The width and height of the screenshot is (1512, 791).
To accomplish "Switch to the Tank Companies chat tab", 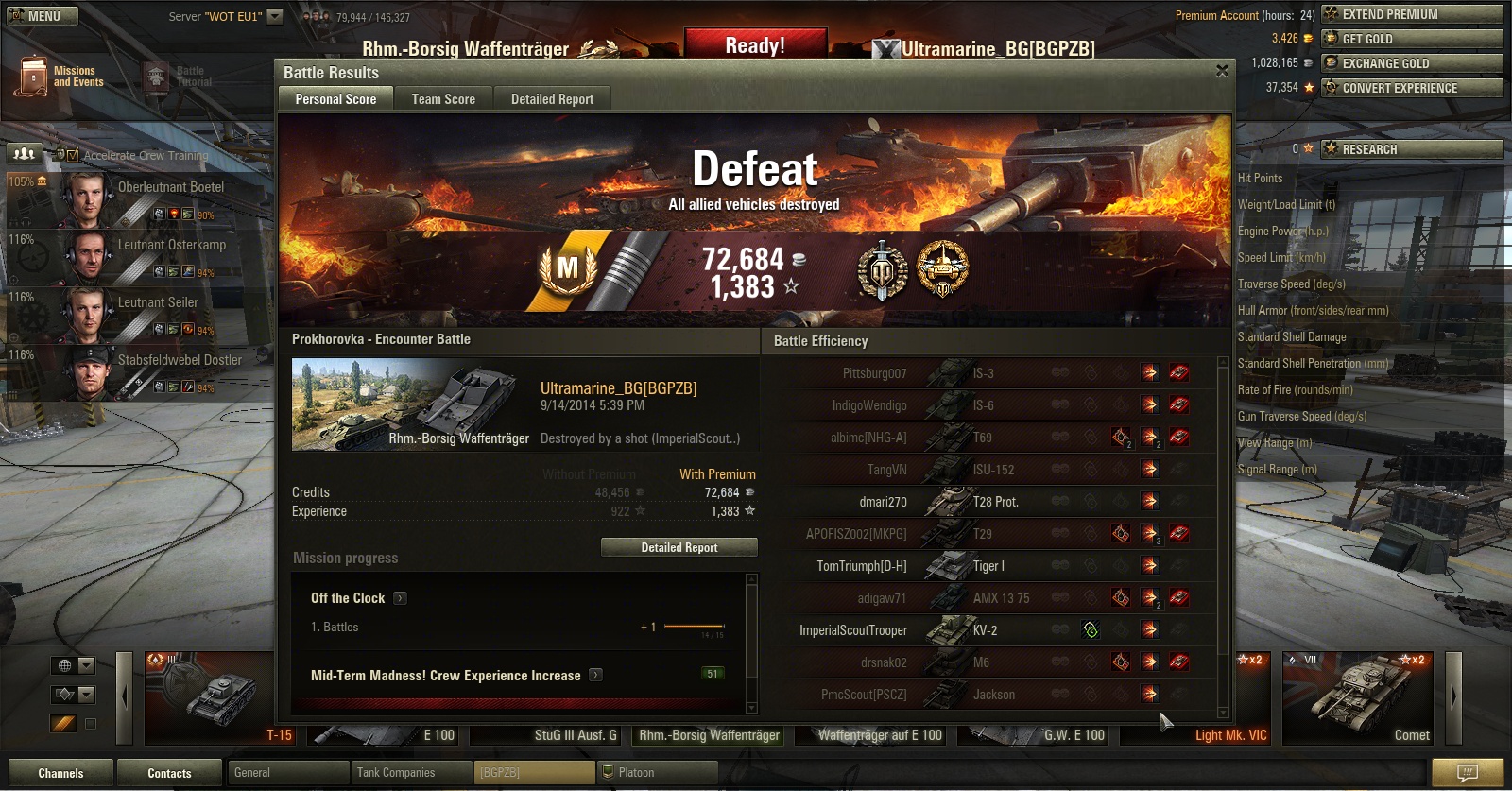I will (410, 773).
